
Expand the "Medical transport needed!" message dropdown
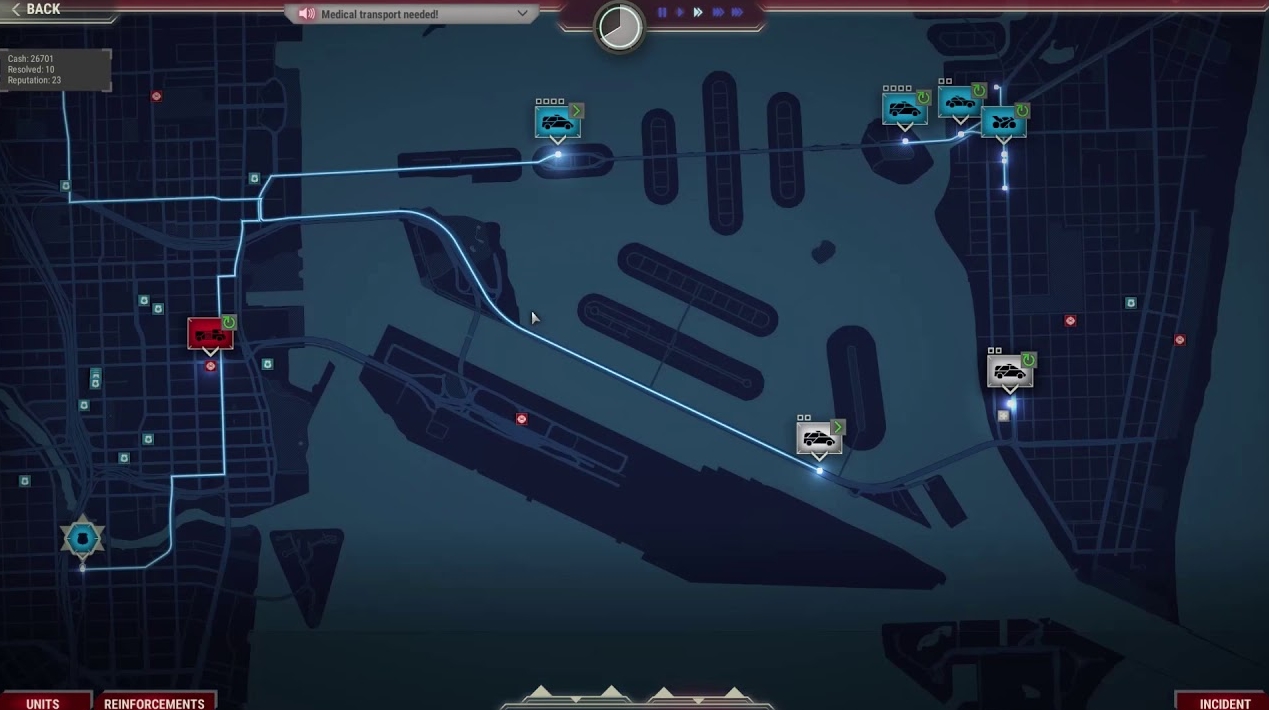522,14
